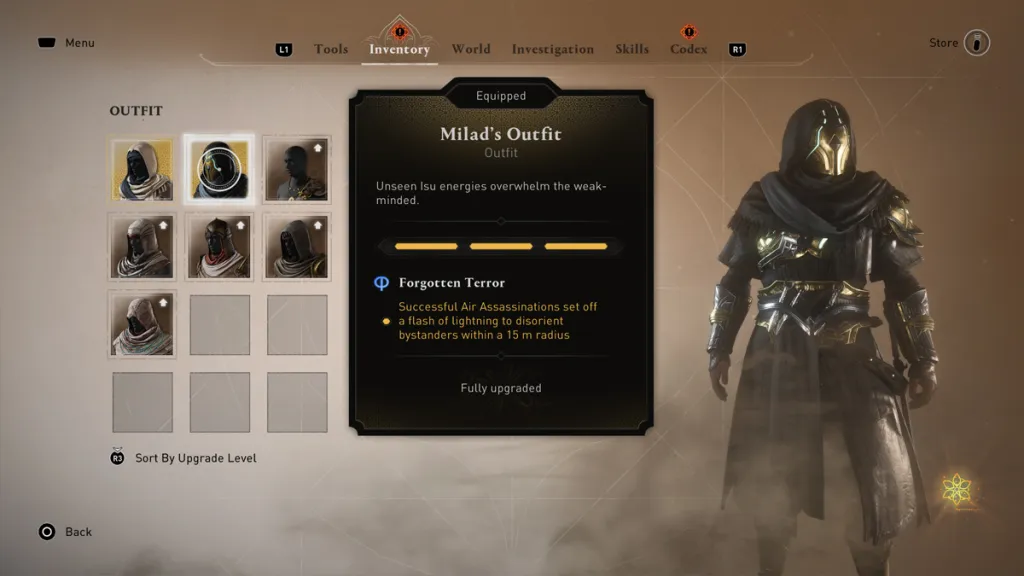Select the equipped Milad's Outfit slot
Viewport: 1024px width, 576px height.
(x=219, y=169)
